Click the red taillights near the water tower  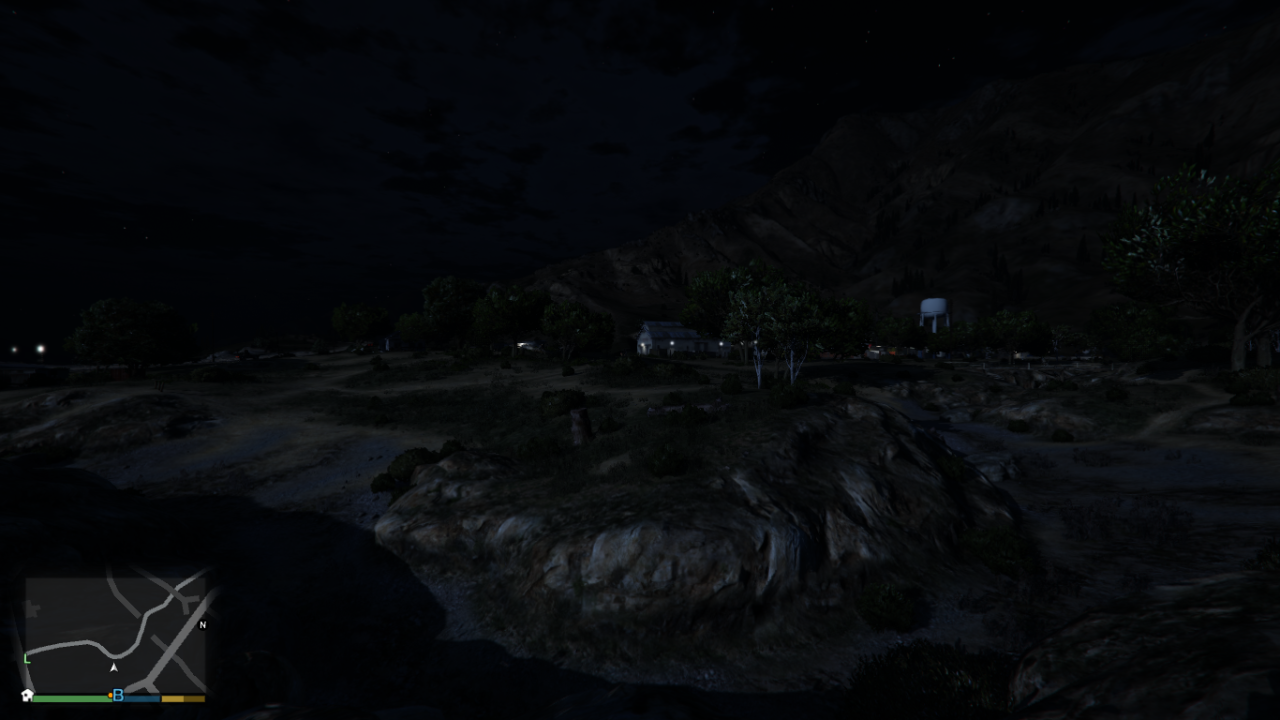[x=869, y=345]
